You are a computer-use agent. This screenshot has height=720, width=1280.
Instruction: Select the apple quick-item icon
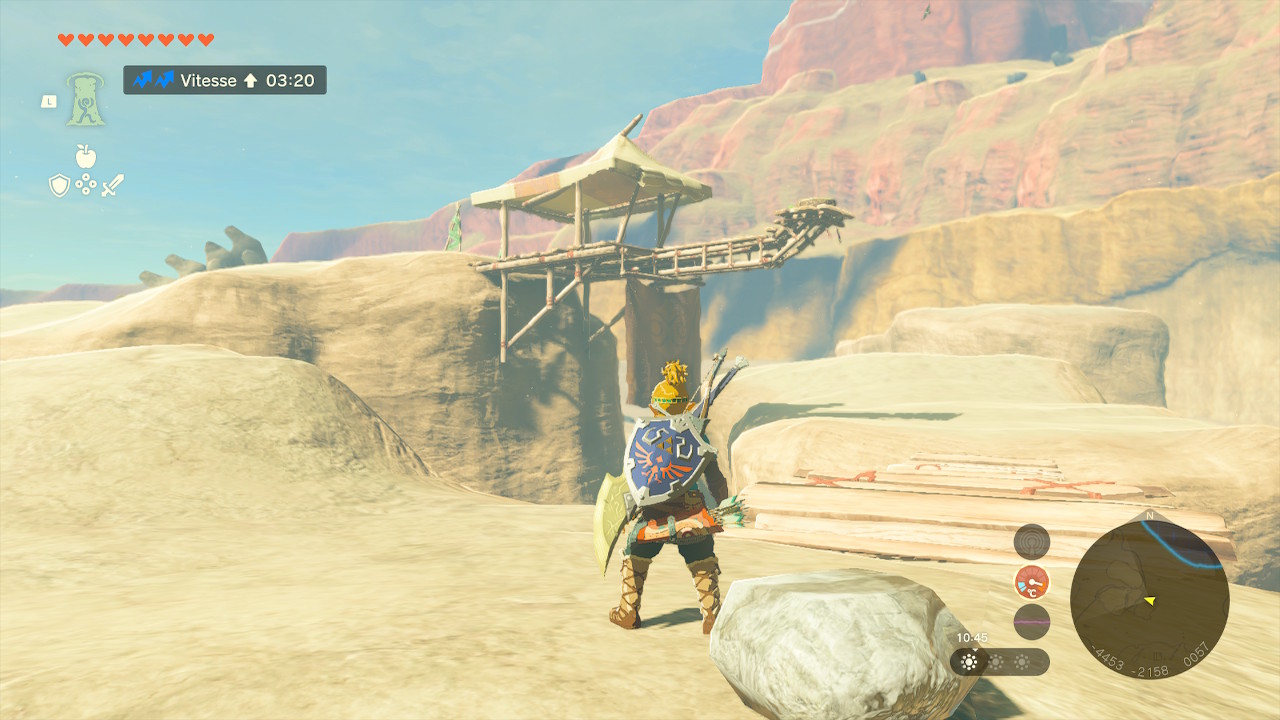(86, 156)
